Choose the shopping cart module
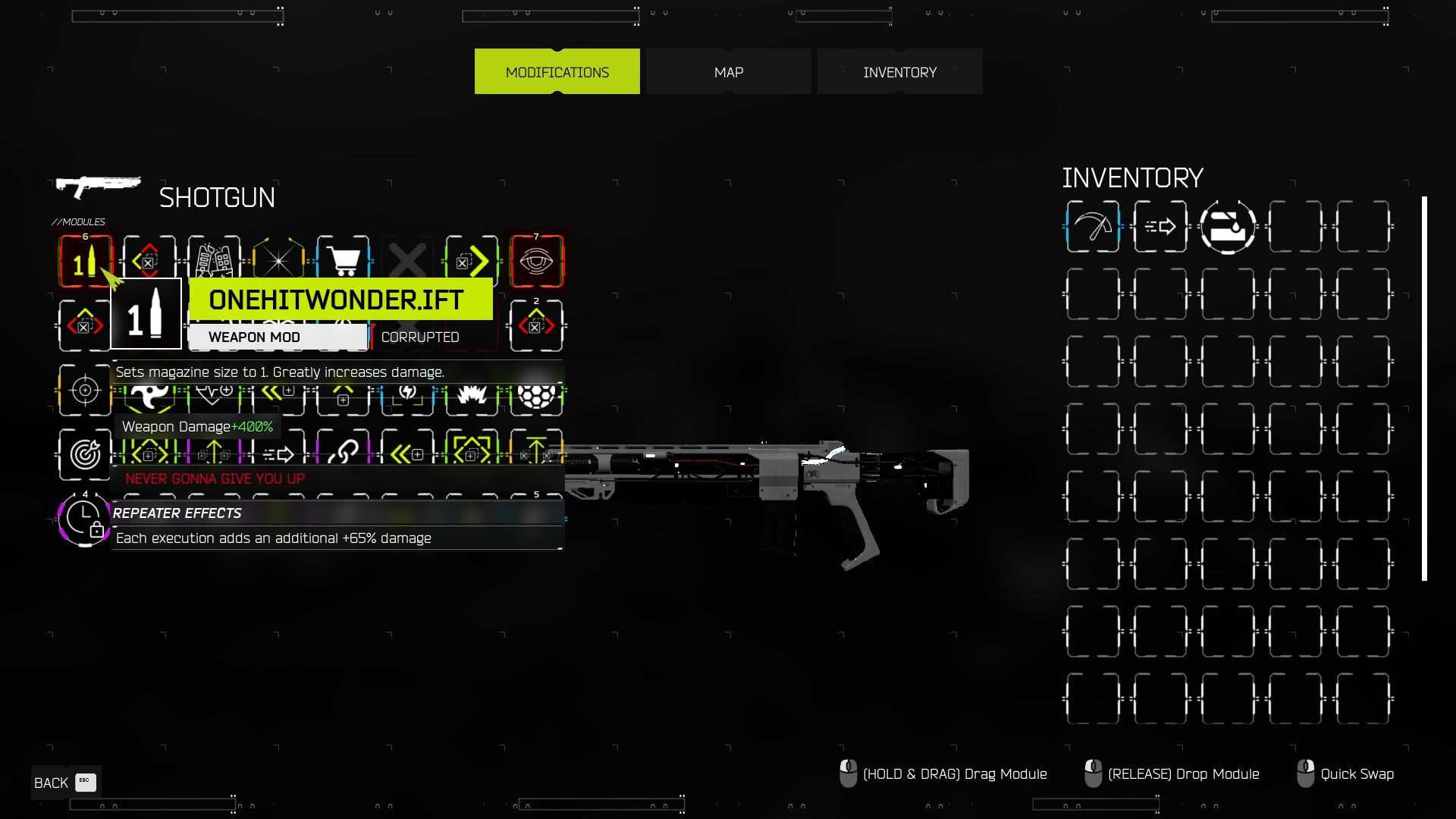The image size is (1456, 819). click(x=344, y=262)
